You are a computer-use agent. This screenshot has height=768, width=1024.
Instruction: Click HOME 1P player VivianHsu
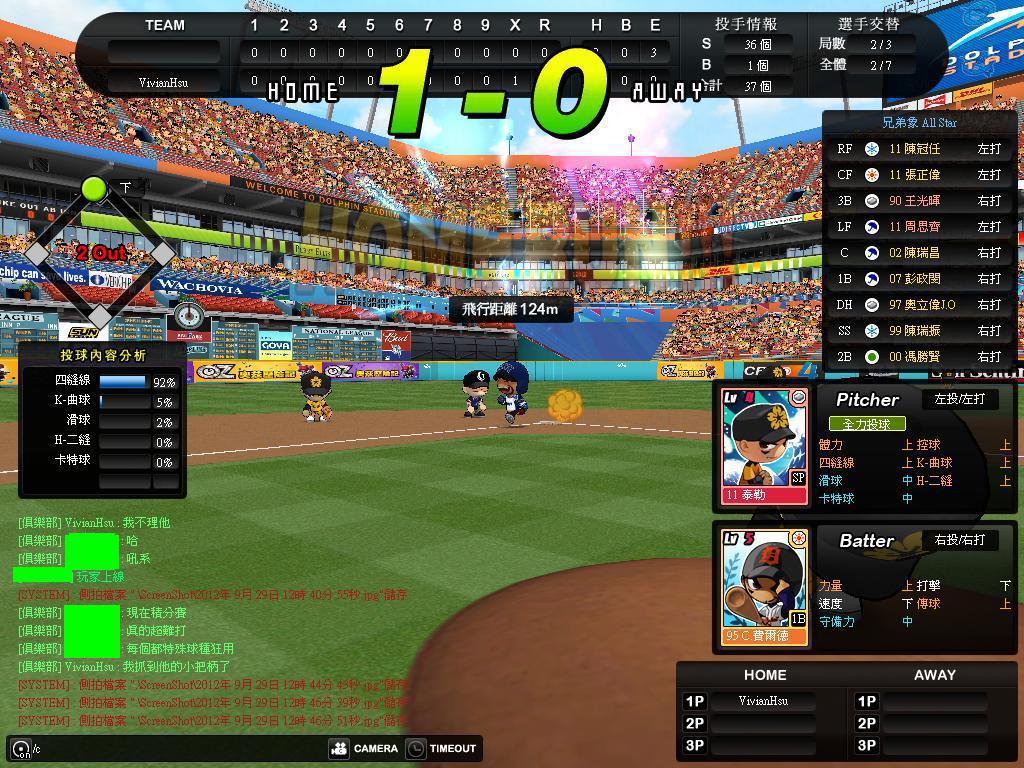[x=763, y=701]
